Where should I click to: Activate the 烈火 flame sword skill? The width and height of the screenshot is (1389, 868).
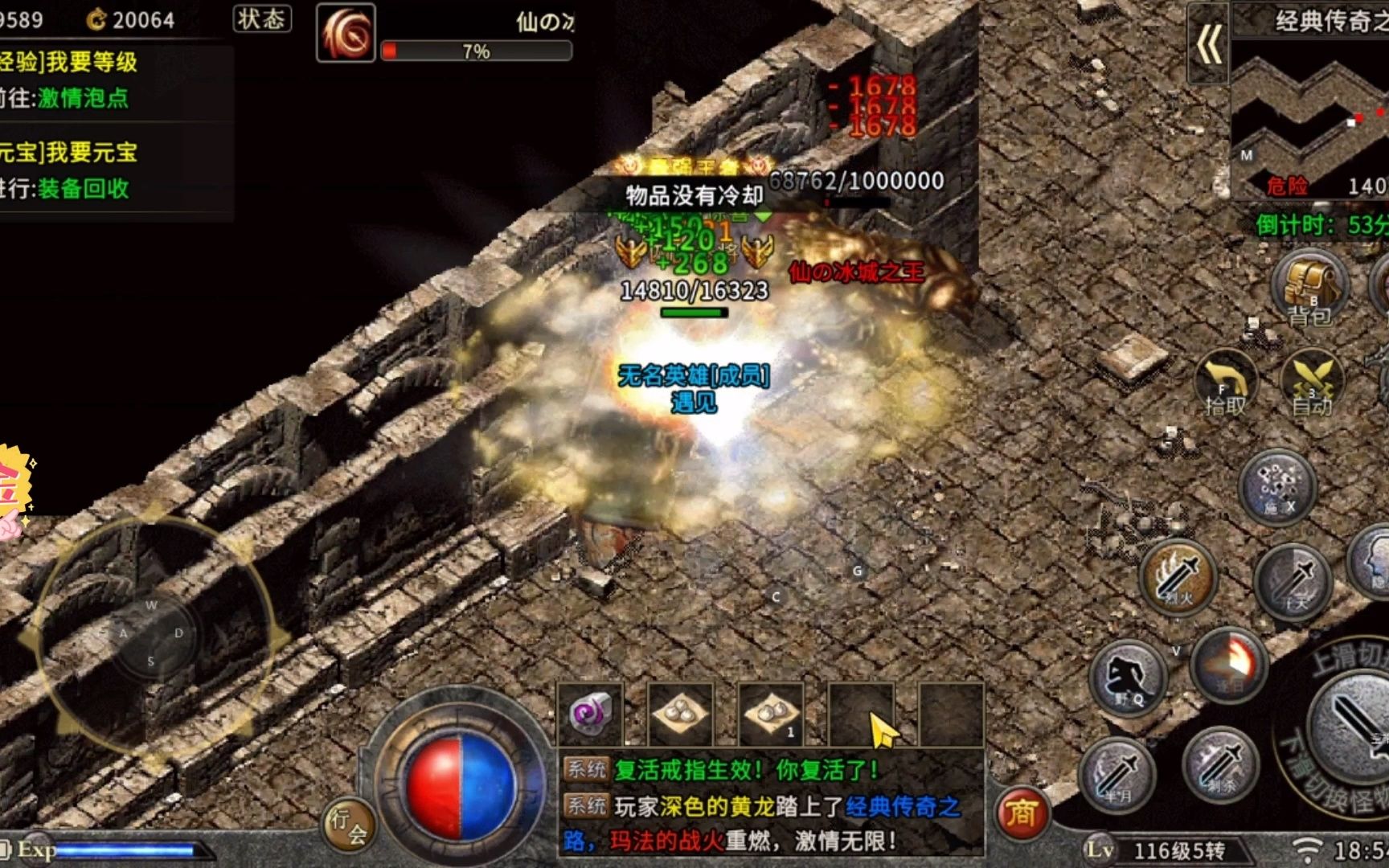[x=1178, y=575]
